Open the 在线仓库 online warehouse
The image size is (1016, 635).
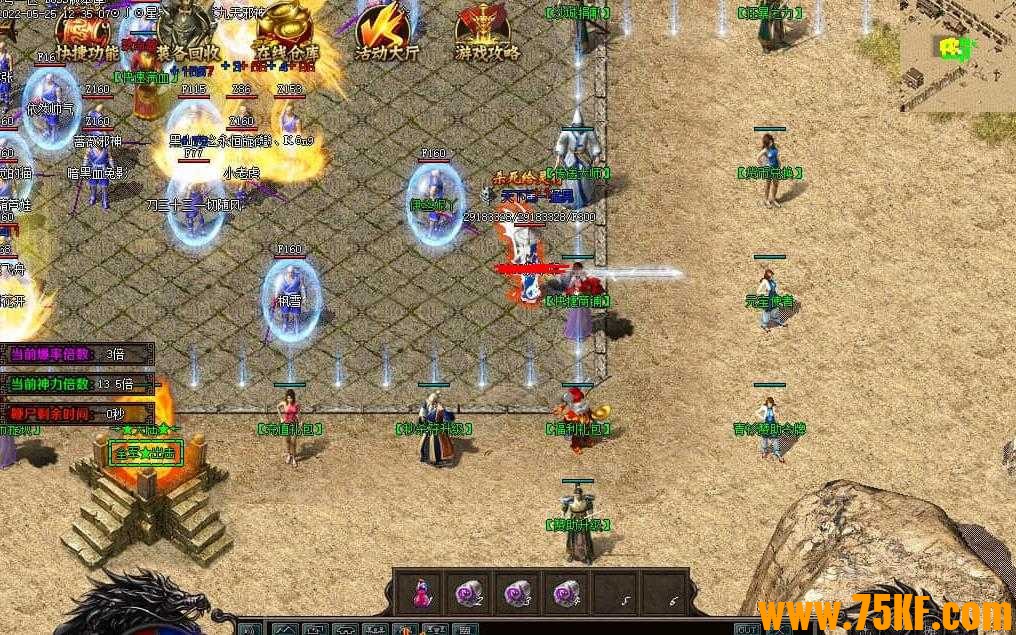pos(283,36)
